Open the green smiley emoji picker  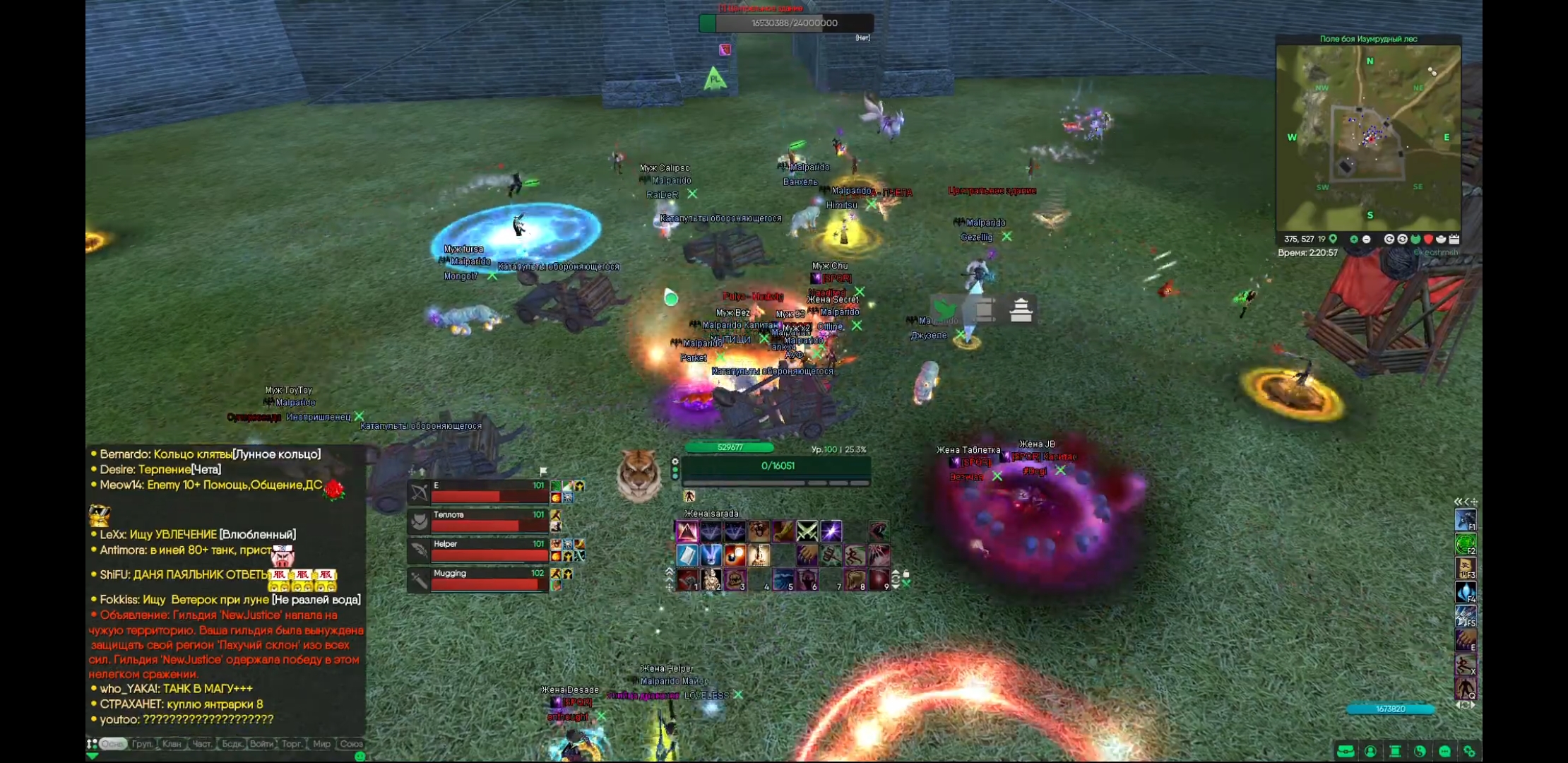pyautogui.click(x=360, y=757)
